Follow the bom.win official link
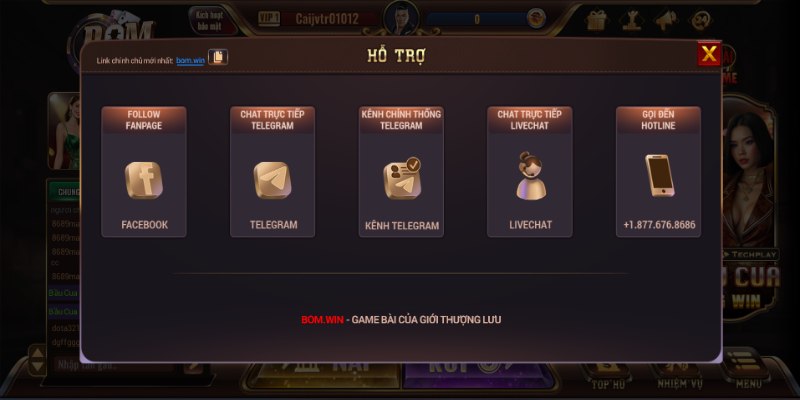The image size is (800, 400). (x=190, y=60)
